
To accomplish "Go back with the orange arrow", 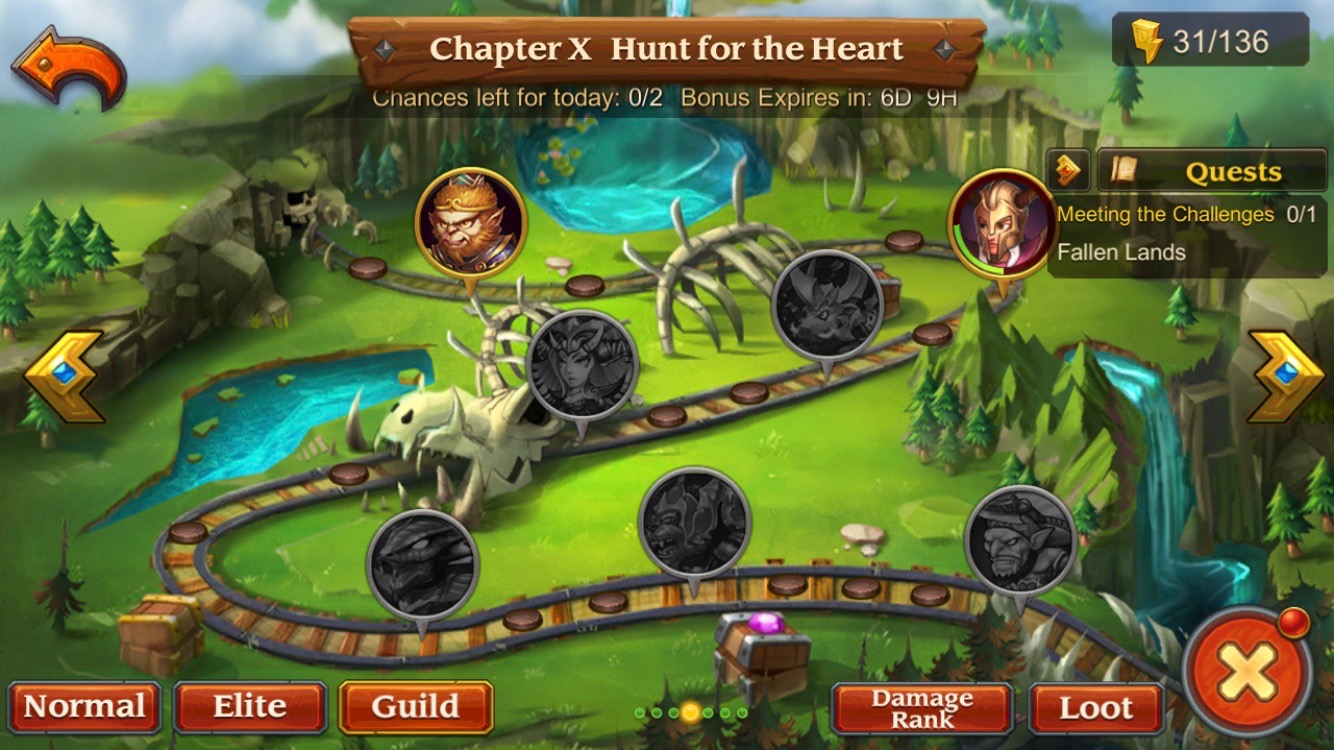I will [x=68, y=66].
